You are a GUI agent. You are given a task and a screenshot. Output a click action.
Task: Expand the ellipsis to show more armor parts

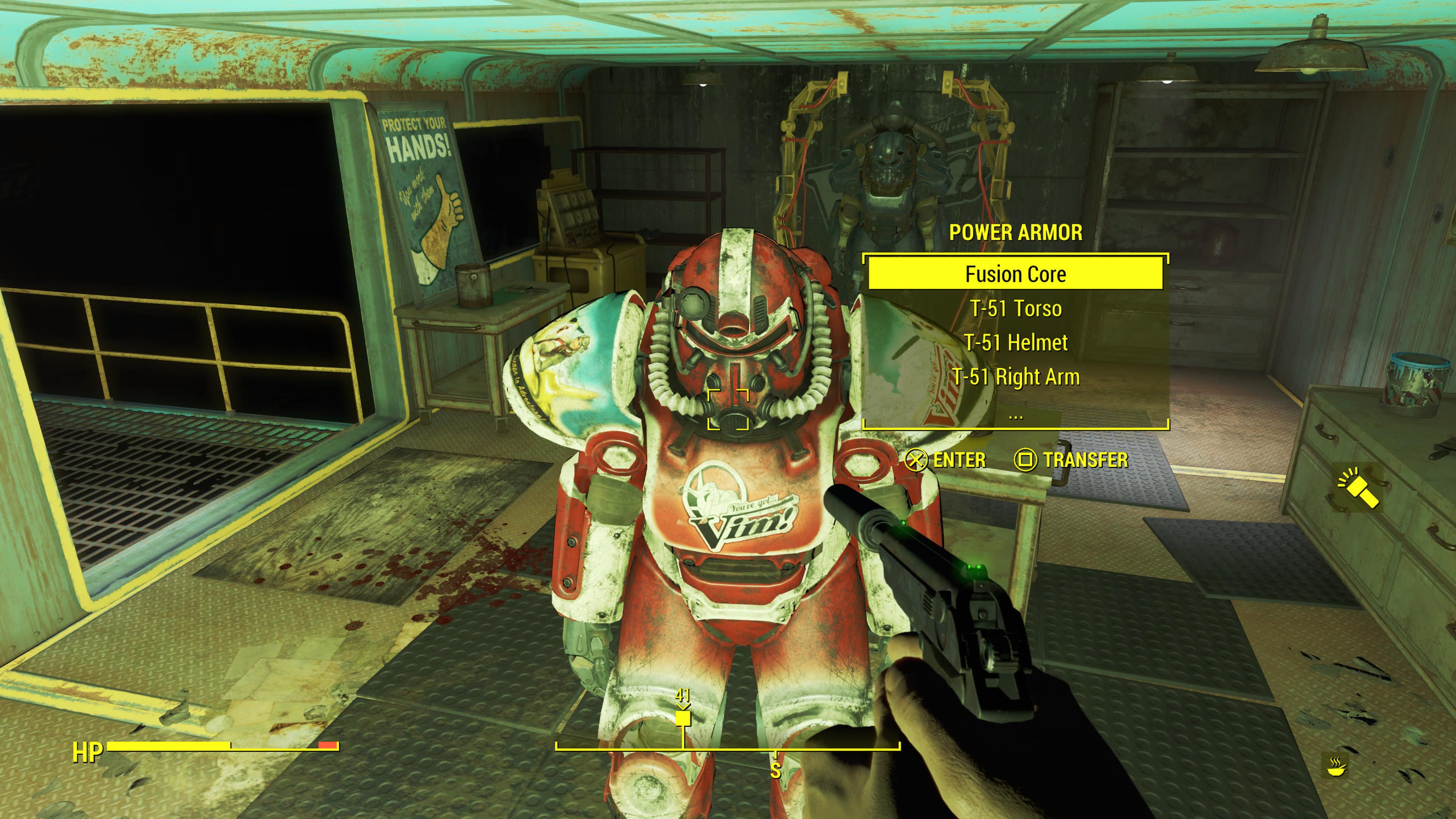click(x=1015, y=414)
